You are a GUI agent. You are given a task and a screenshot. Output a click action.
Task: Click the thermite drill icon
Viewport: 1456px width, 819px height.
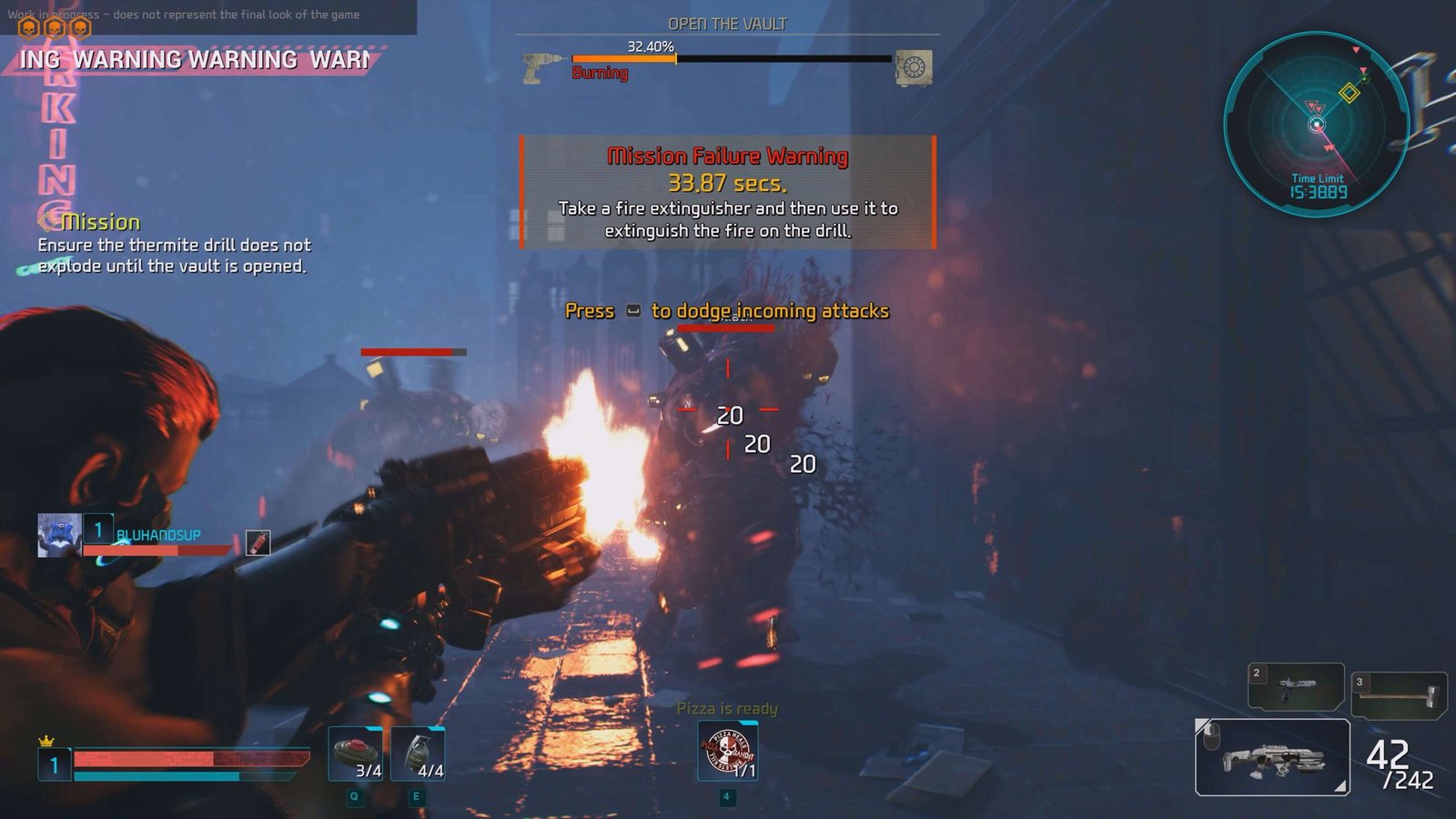[544, 68]
